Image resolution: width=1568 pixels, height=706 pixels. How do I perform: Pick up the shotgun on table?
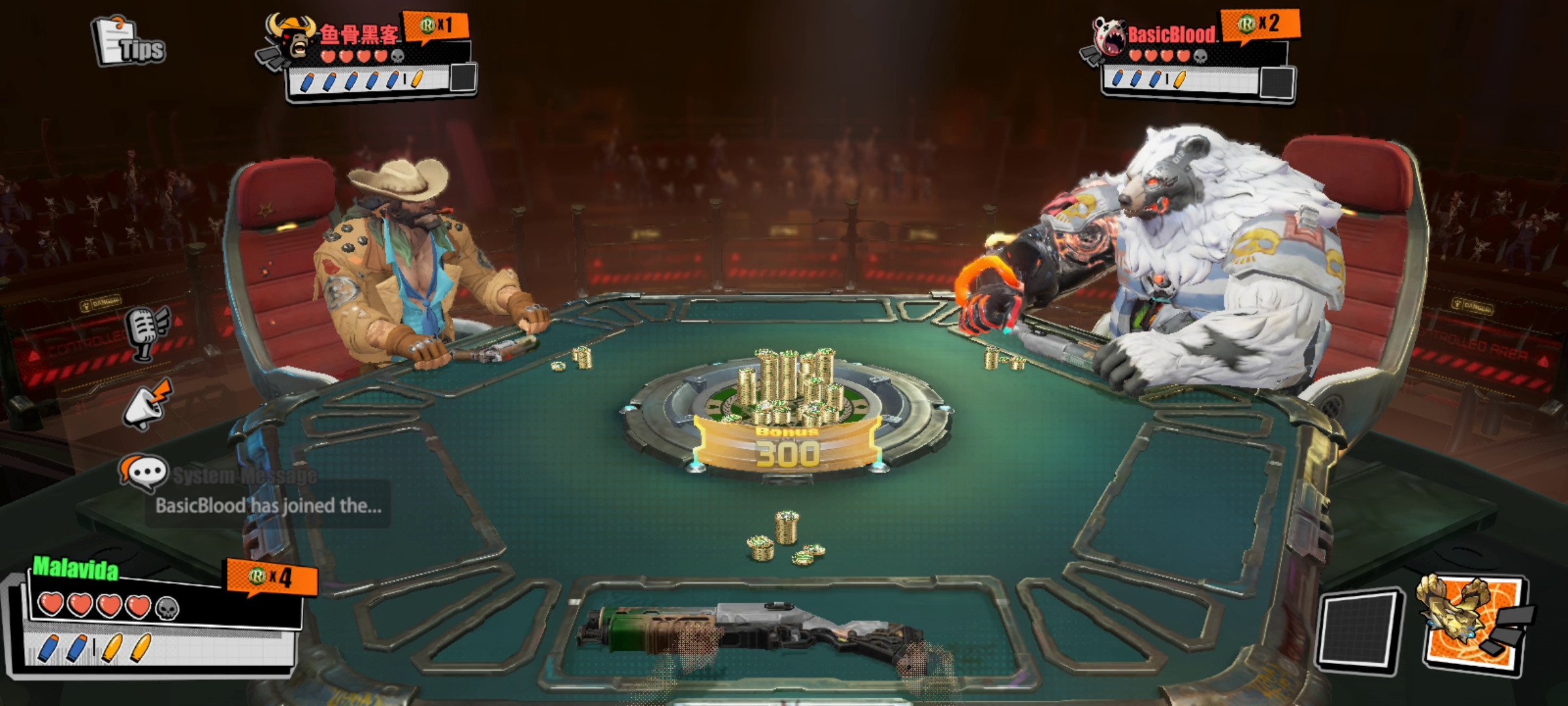pos(751,634)
